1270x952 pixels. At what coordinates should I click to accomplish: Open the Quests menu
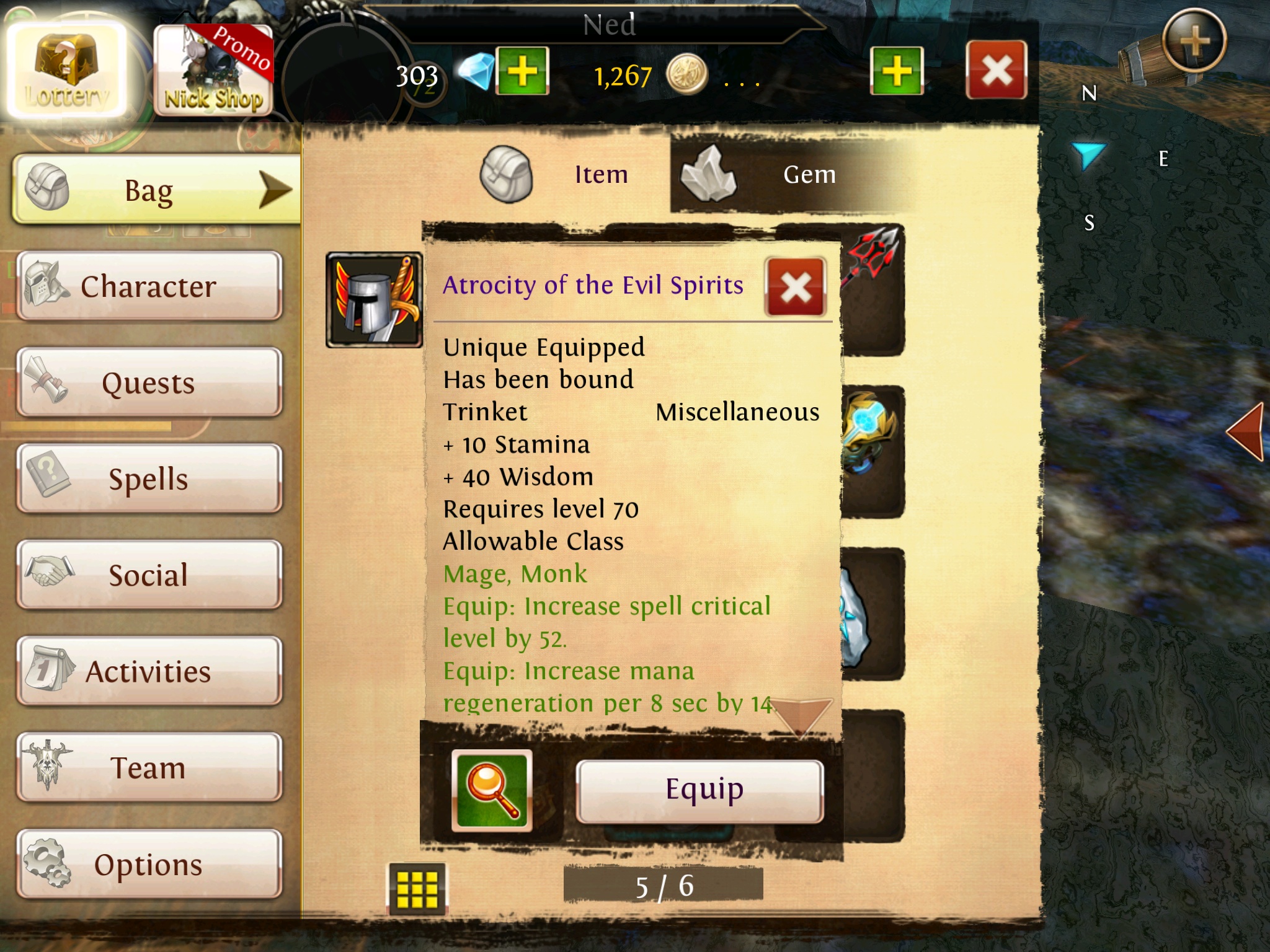(x=149, y=383)
